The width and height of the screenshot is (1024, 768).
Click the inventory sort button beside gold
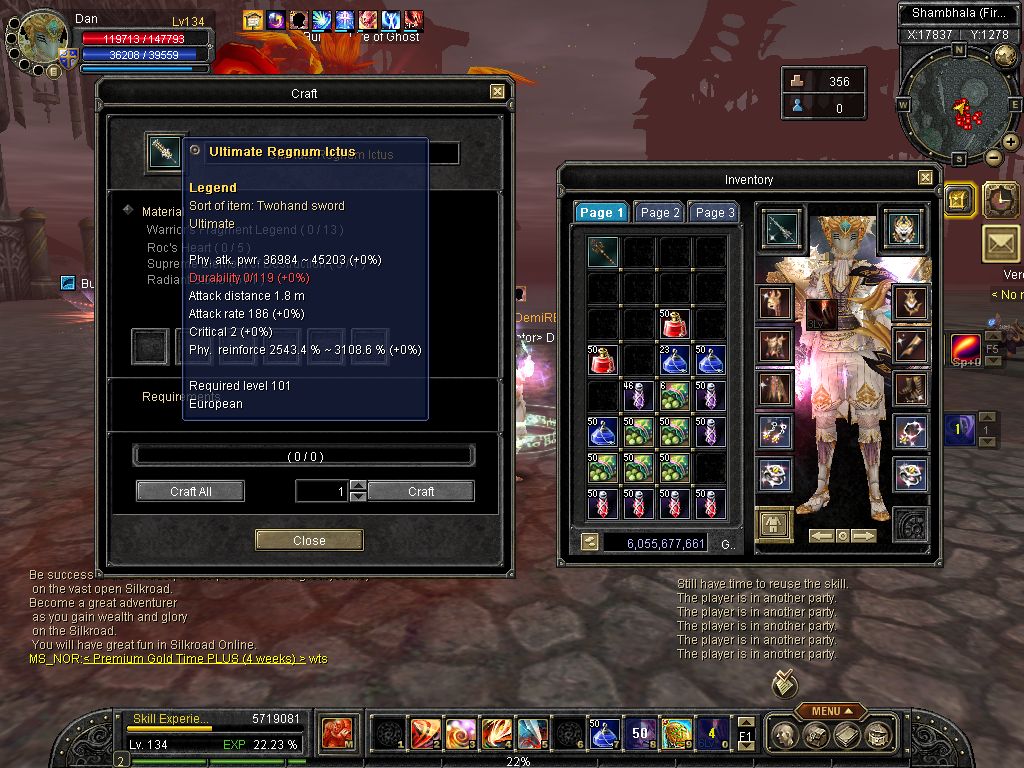pos(589,542)
